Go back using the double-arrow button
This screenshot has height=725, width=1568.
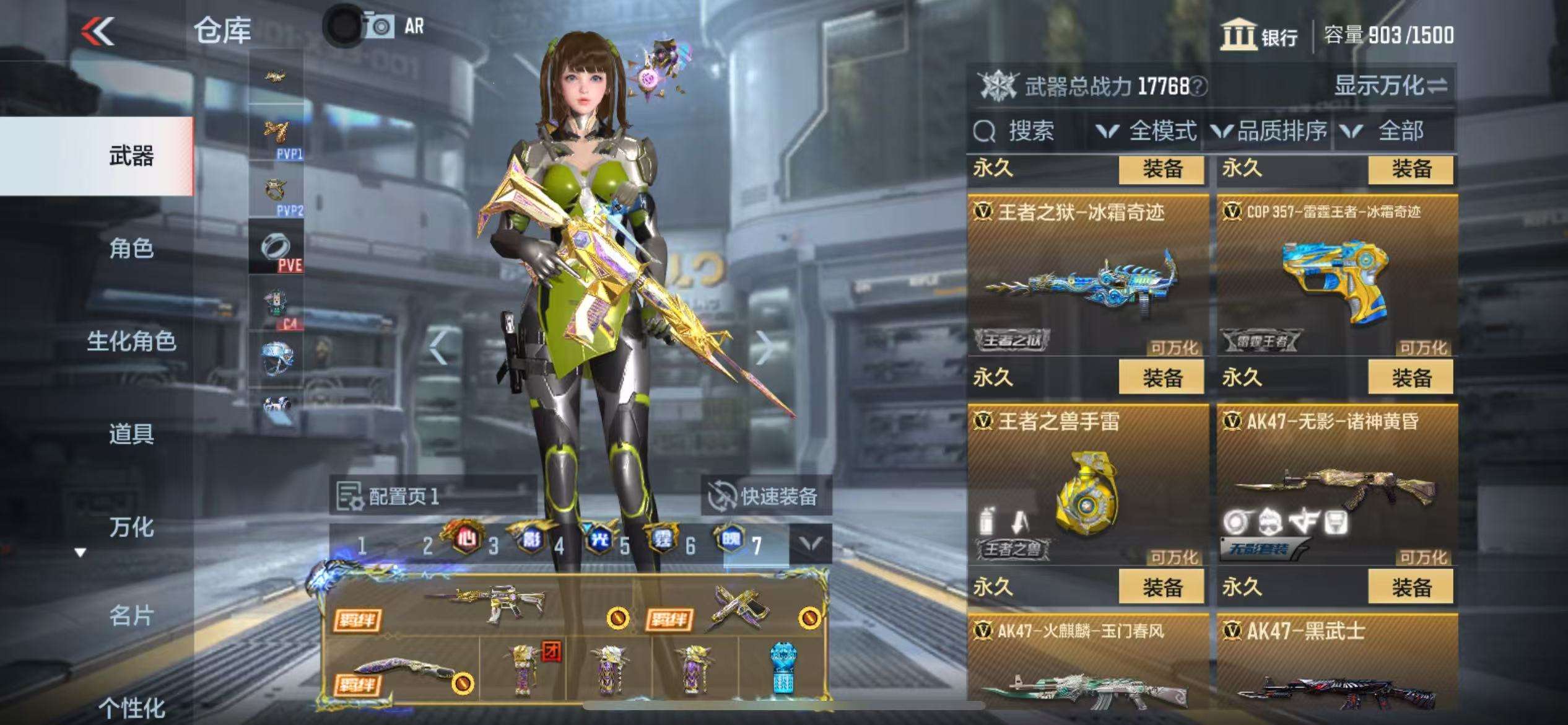click(x=98, y=31)
